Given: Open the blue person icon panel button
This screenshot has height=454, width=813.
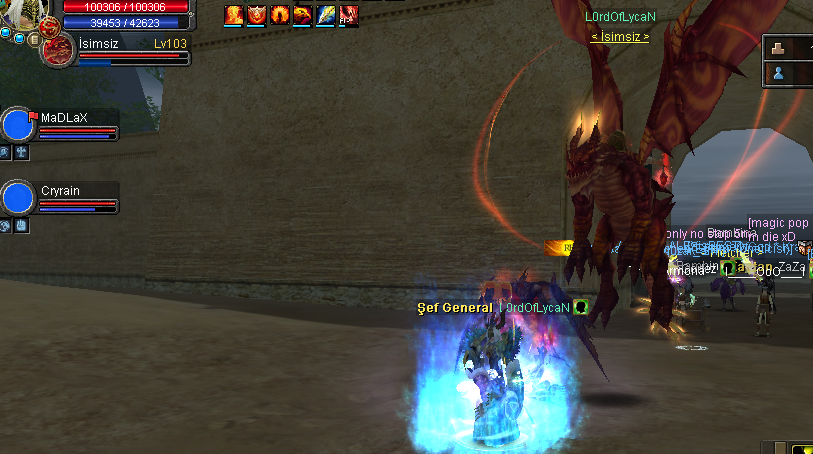Looking at the screenshot, I should coord(779,73).
